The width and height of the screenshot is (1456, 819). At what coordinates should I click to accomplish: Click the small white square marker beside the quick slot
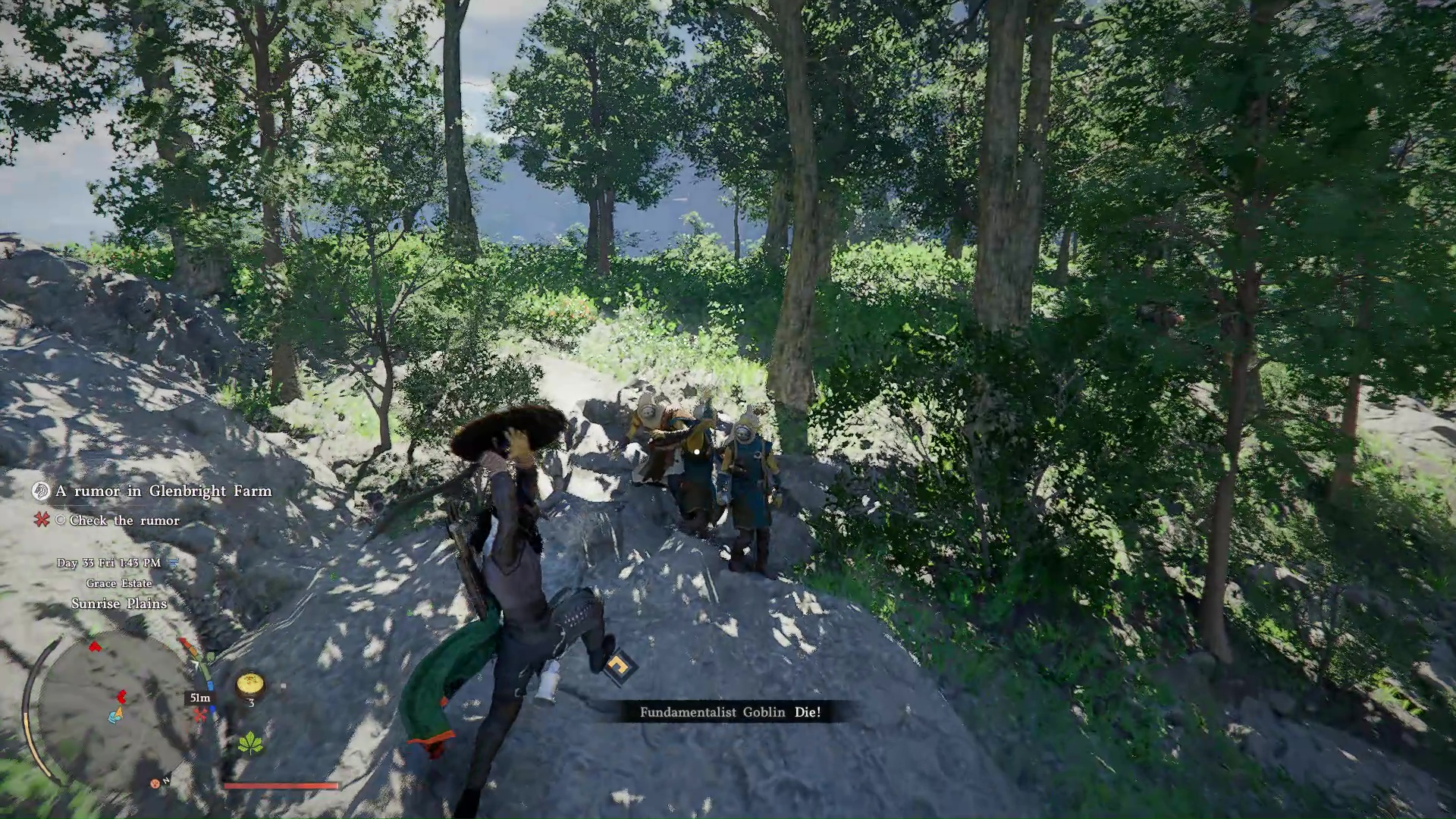(x=284, y=684)
